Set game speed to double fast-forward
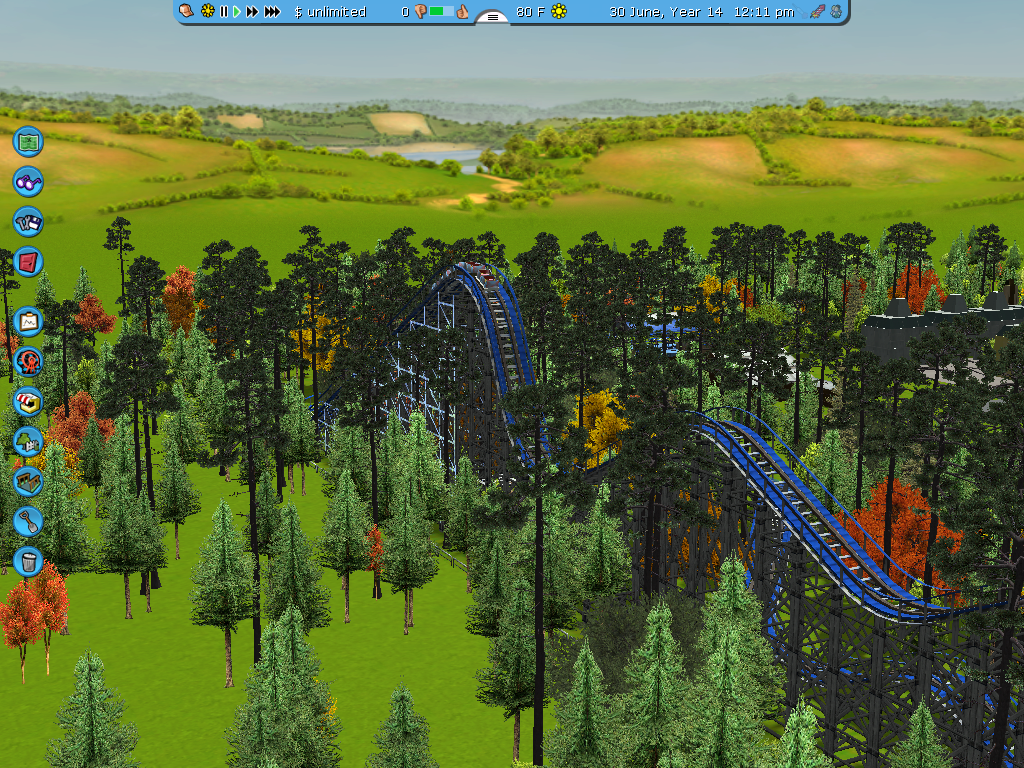The width and height of the screenshot is (1024, 768). (252, 12)
